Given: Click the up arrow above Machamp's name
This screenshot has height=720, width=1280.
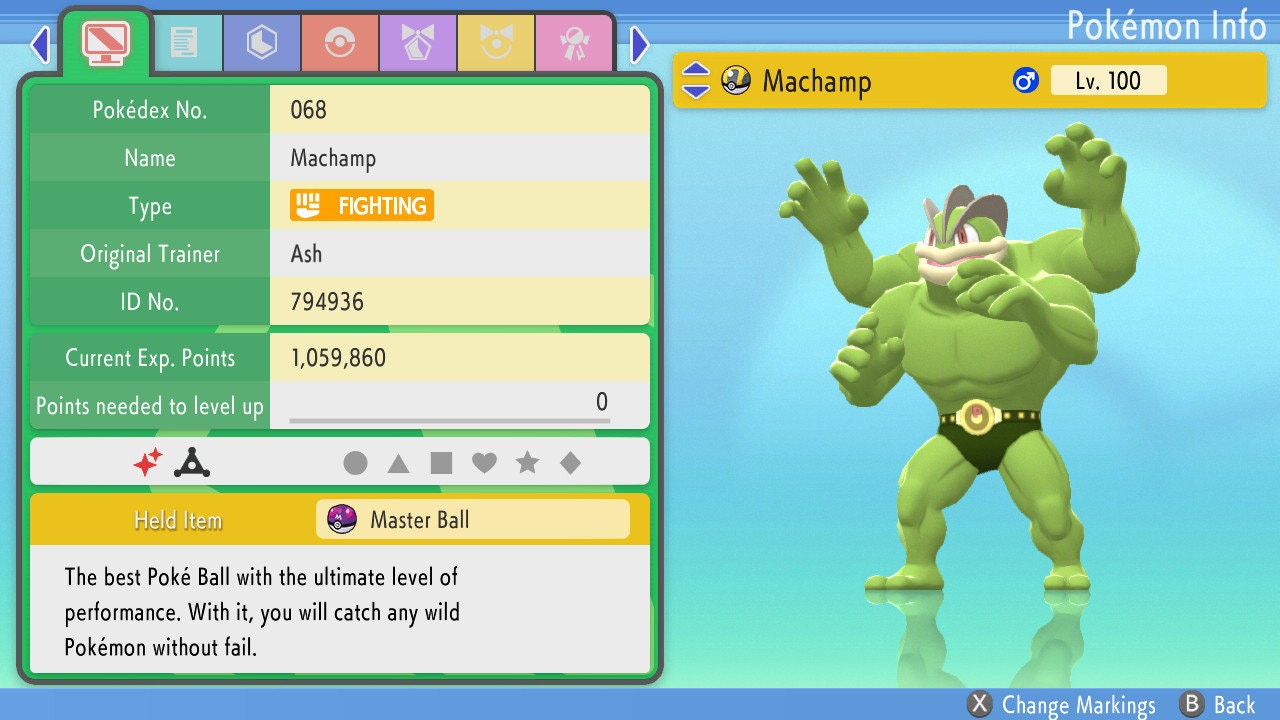Looking at the screenshot, I should click(x=694, y=70).
